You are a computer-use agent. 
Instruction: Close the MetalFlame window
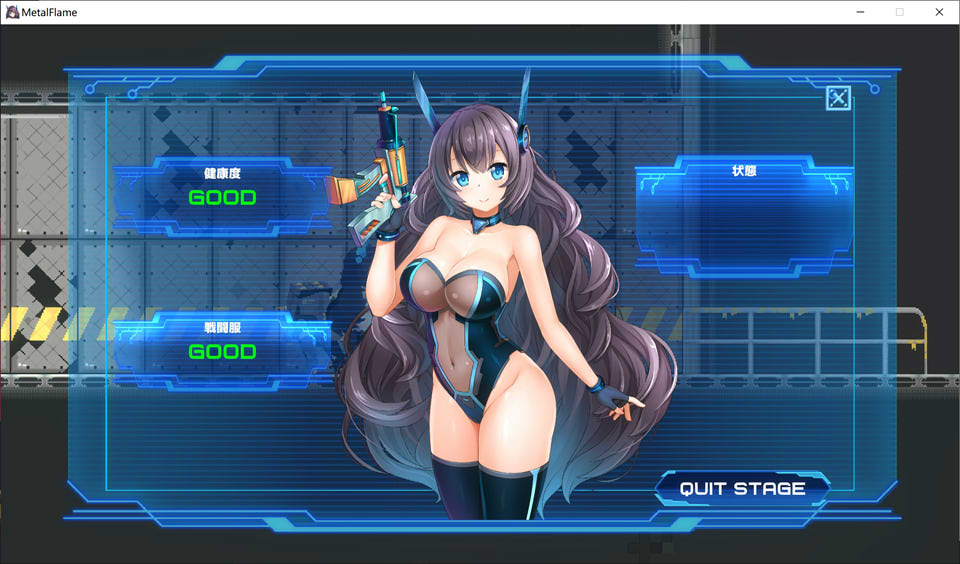[938, 12]
